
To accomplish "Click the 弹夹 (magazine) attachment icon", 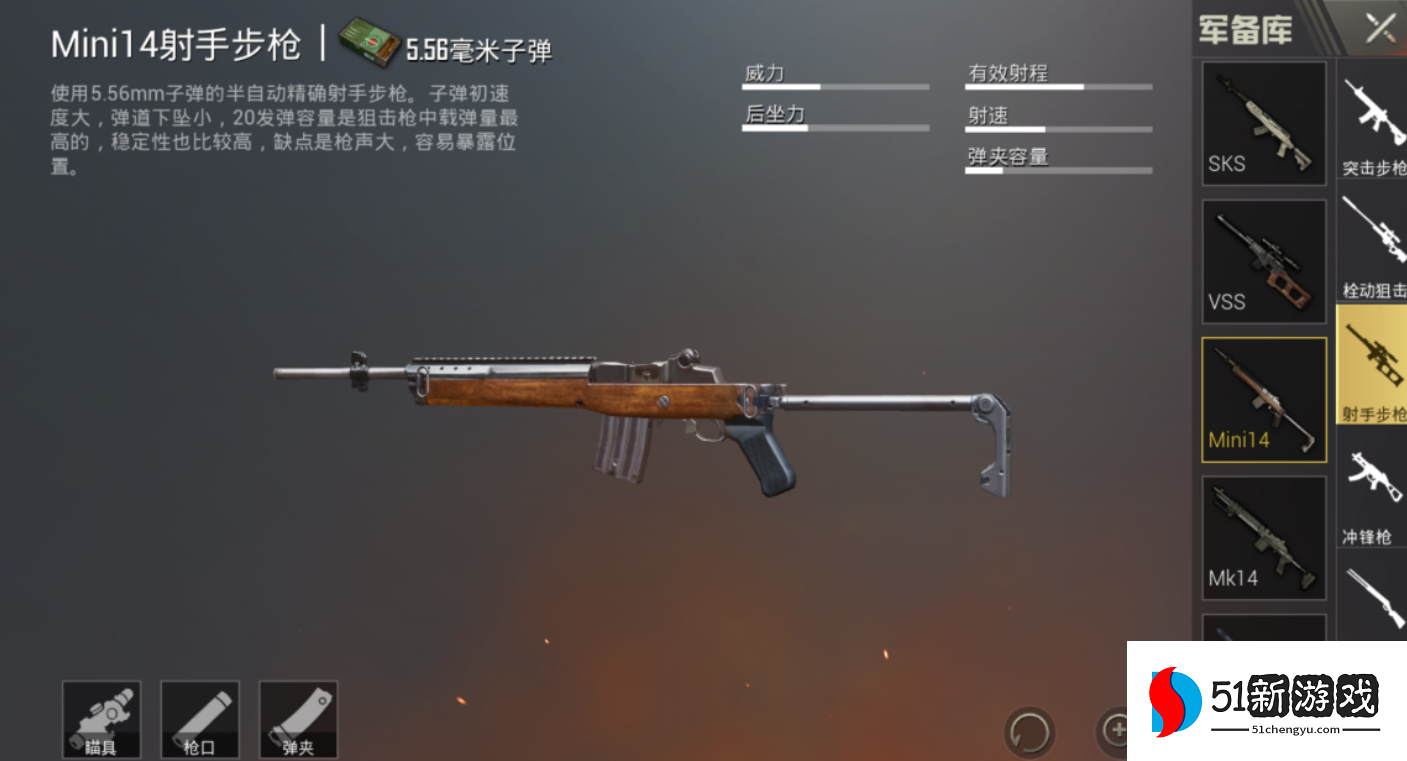I will (297, 718).
